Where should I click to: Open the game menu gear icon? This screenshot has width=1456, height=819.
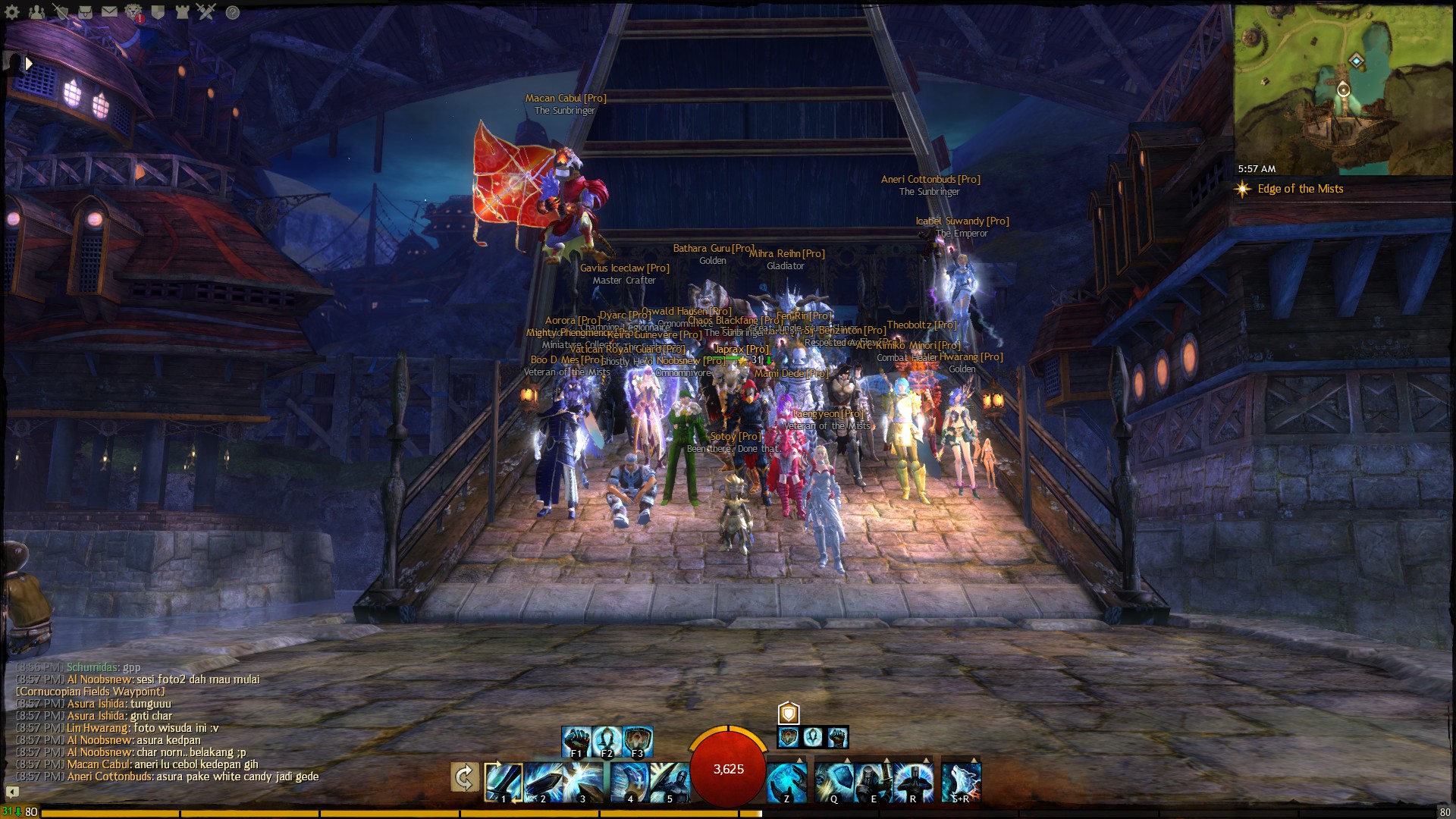[12, 12]
